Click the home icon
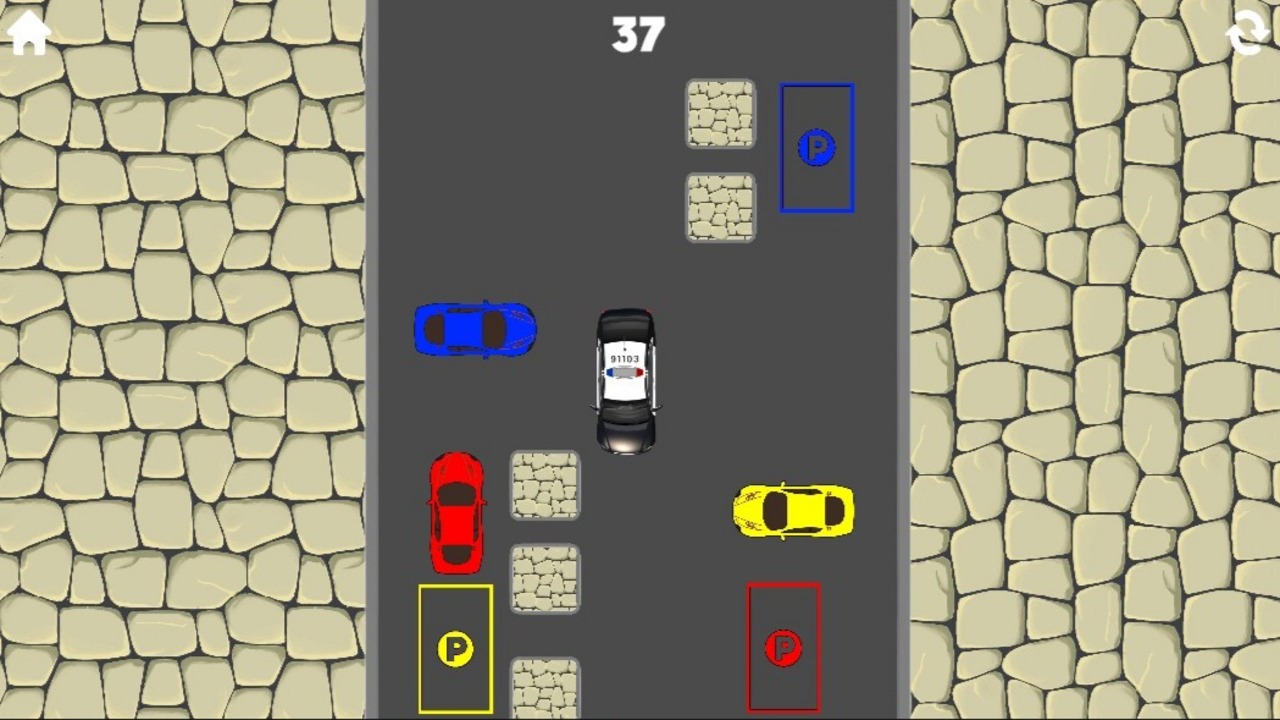The height and width of the screenshot is (720, 1280). tap(27, 33)
